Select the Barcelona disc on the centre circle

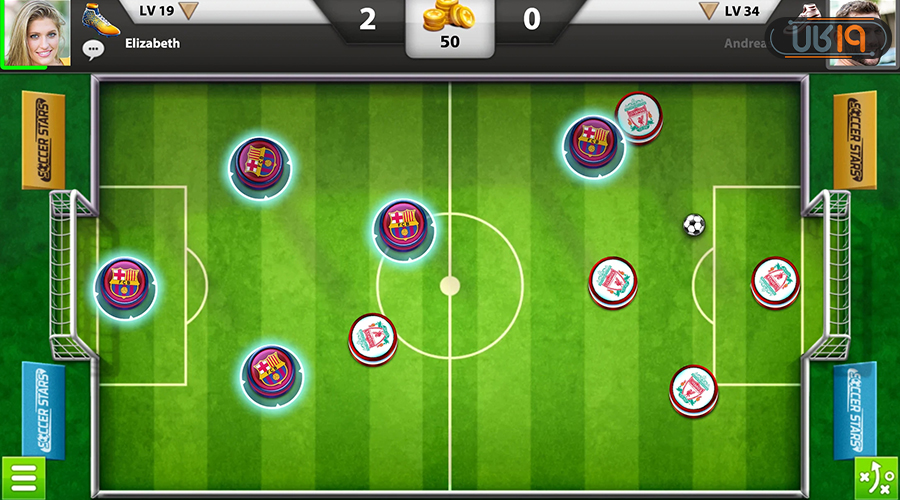tap(404, 227)
